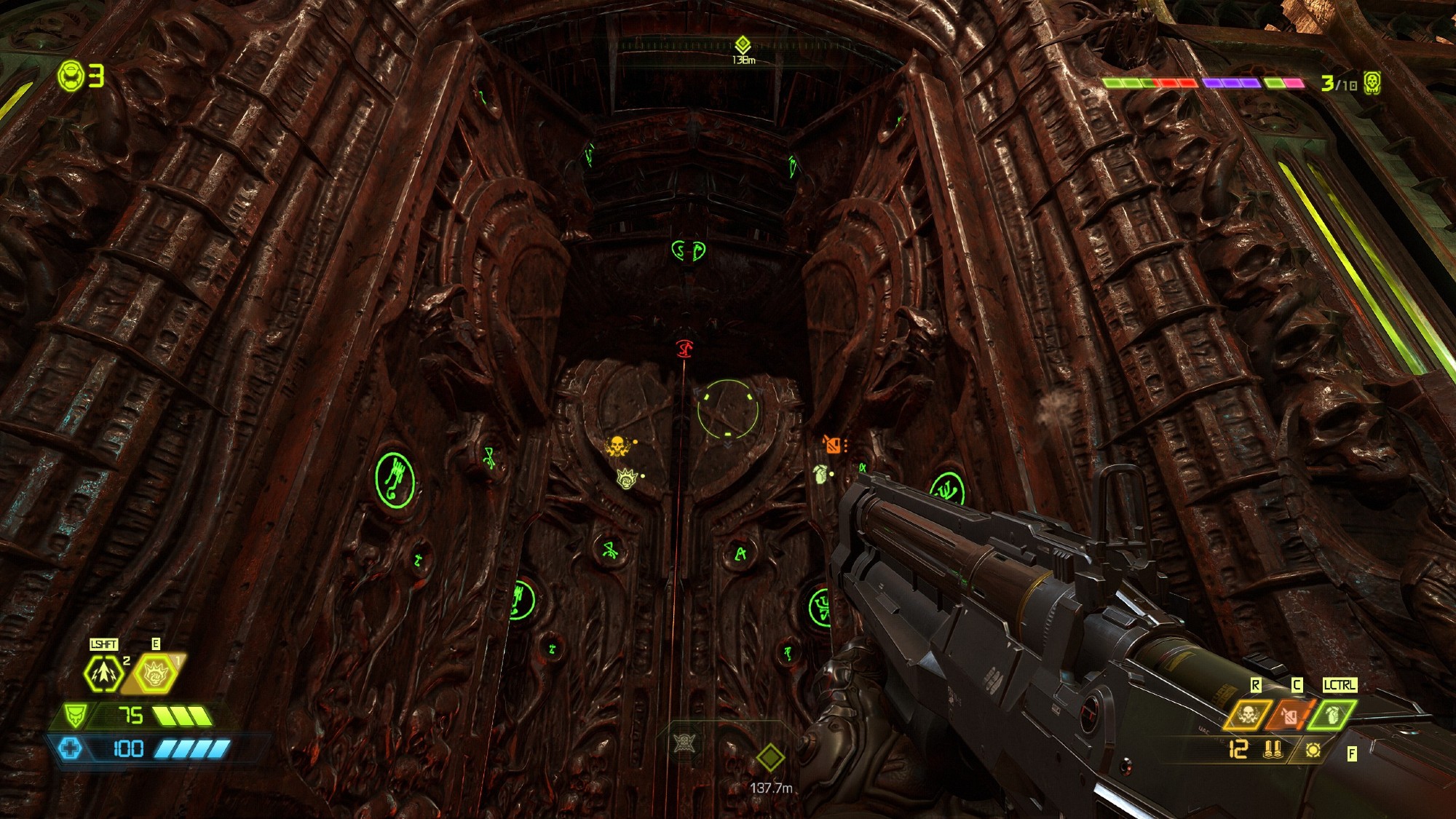Select the compass objective marker showing 138m
1456x819 pixels.
pyautogui.click(x=742, y=45)
